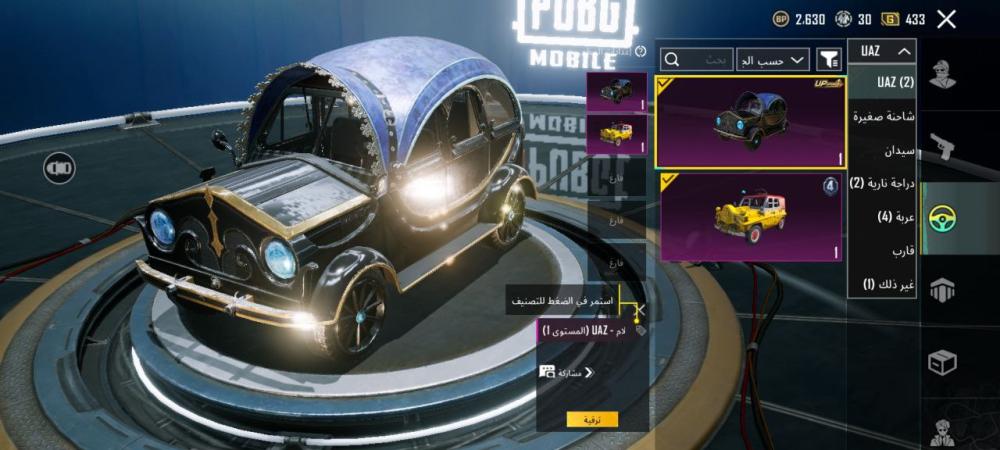Choose the عربة (4) category
Image resolution: width=1000 pixels, height=450 pixels.
coord(882,216)
